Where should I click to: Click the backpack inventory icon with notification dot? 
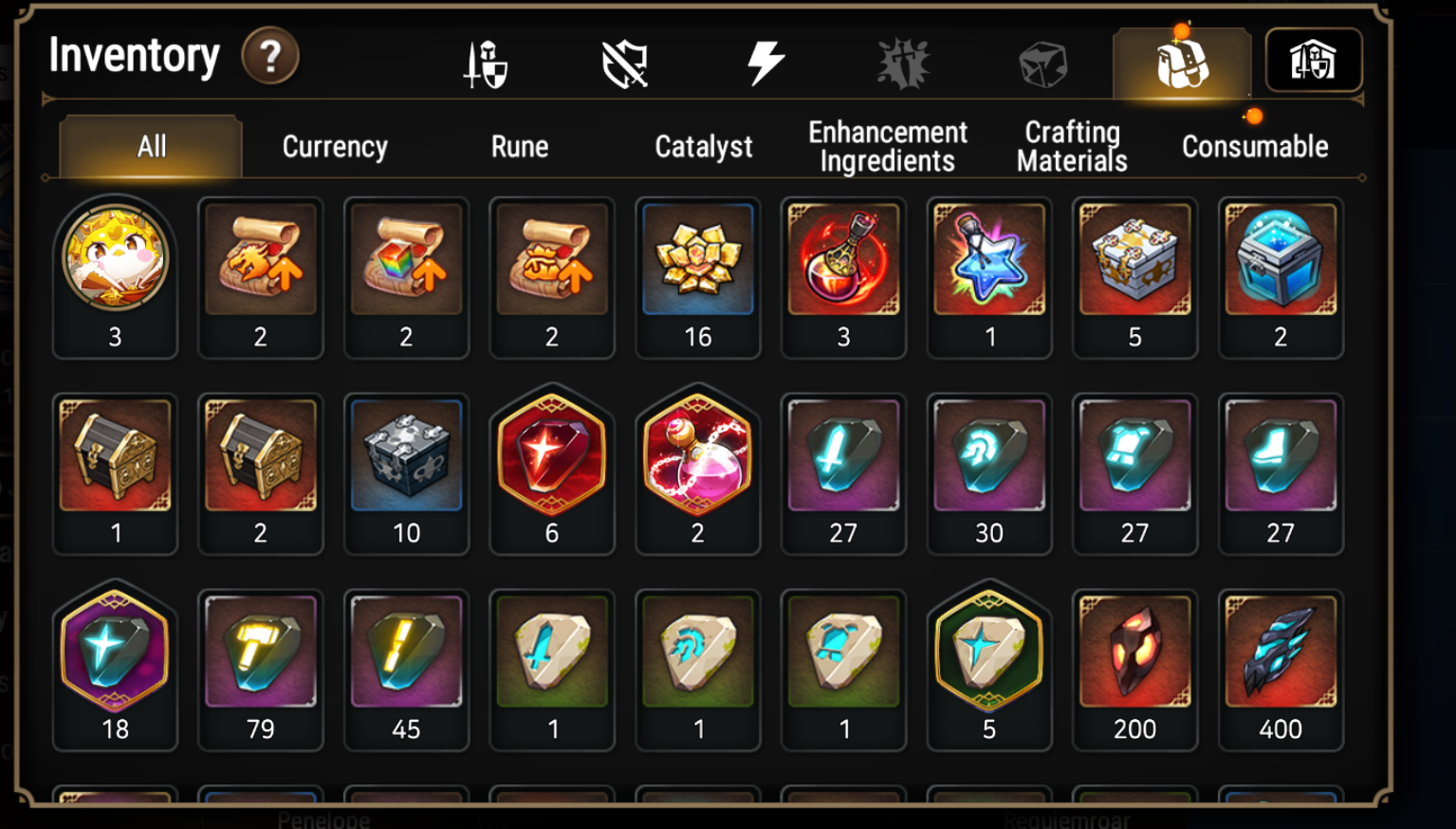click(1180, 62)
